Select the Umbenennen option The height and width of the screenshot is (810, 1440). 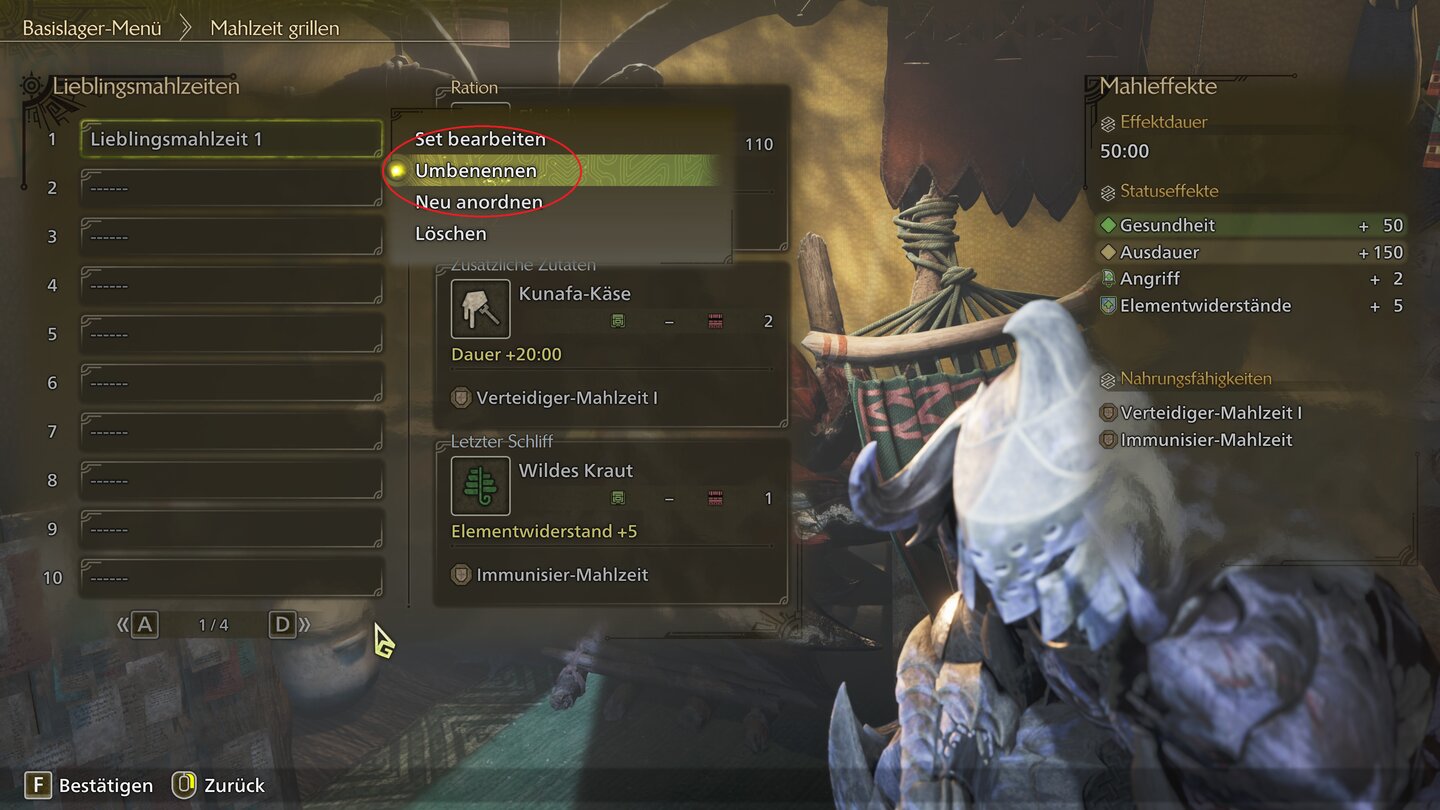point(476,171)
